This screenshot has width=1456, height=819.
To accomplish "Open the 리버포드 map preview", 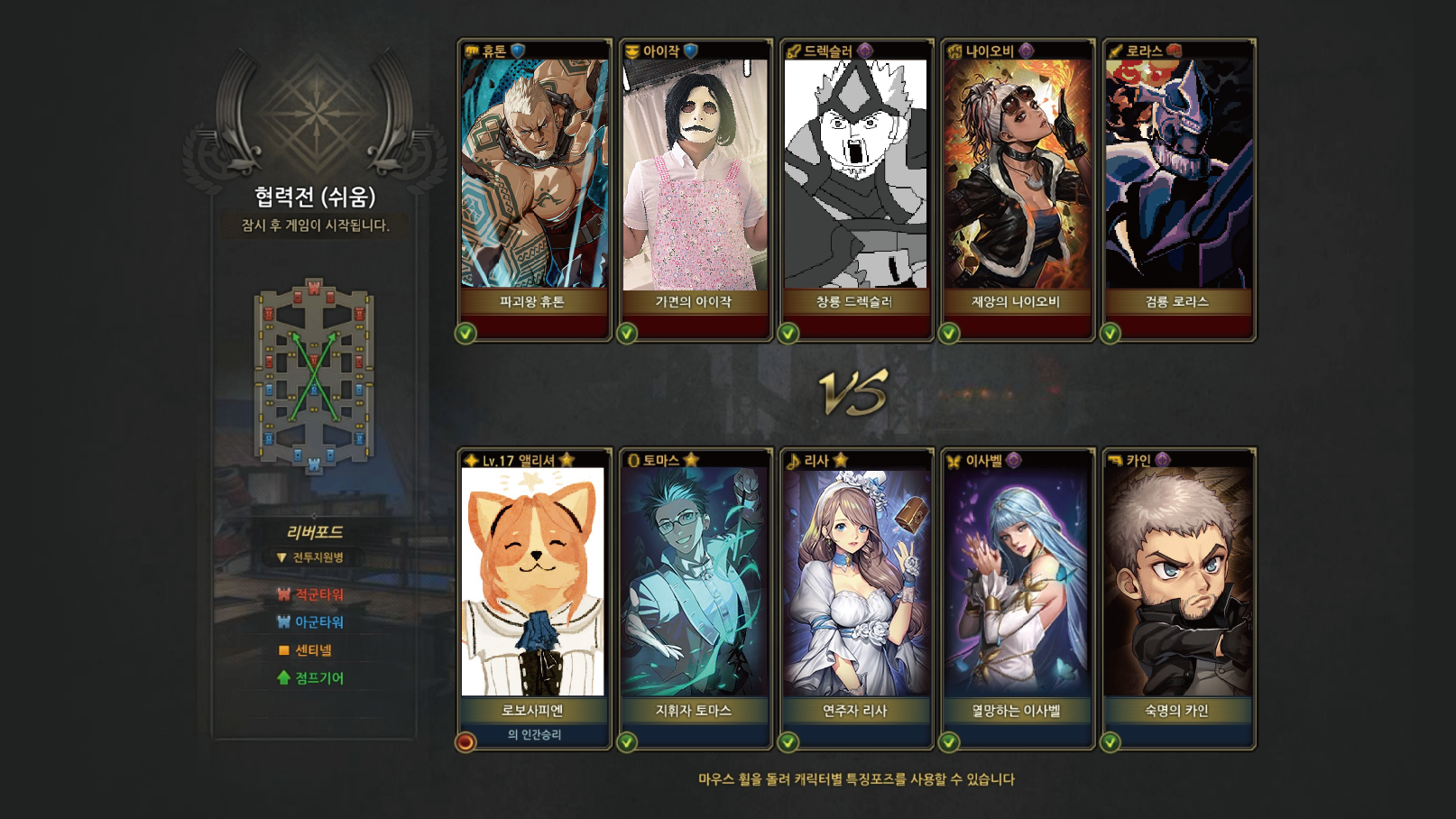I will 314,374.
